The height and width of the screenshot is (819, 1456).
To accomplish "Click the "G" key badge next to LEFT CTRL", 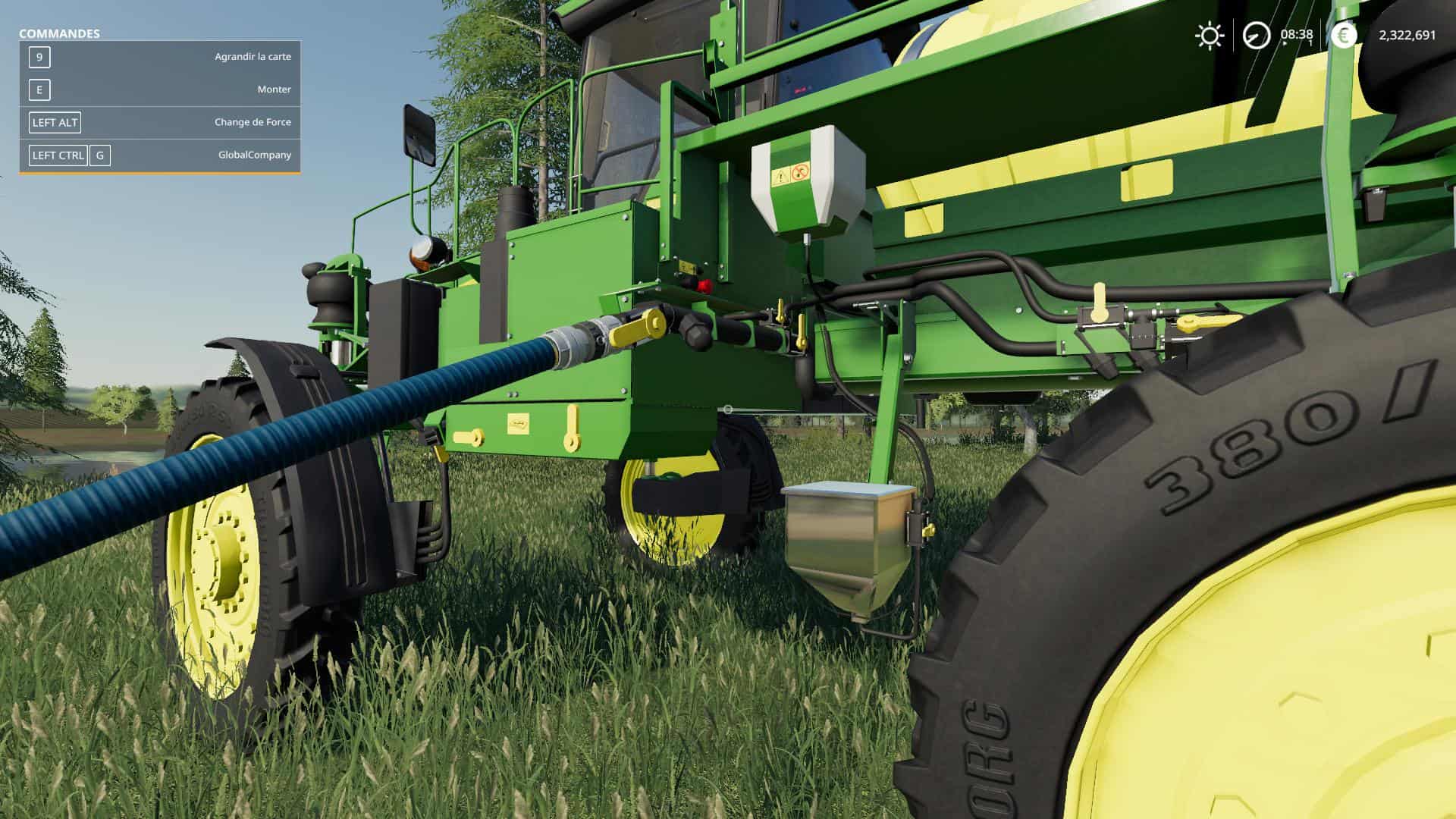I will 99,155.
